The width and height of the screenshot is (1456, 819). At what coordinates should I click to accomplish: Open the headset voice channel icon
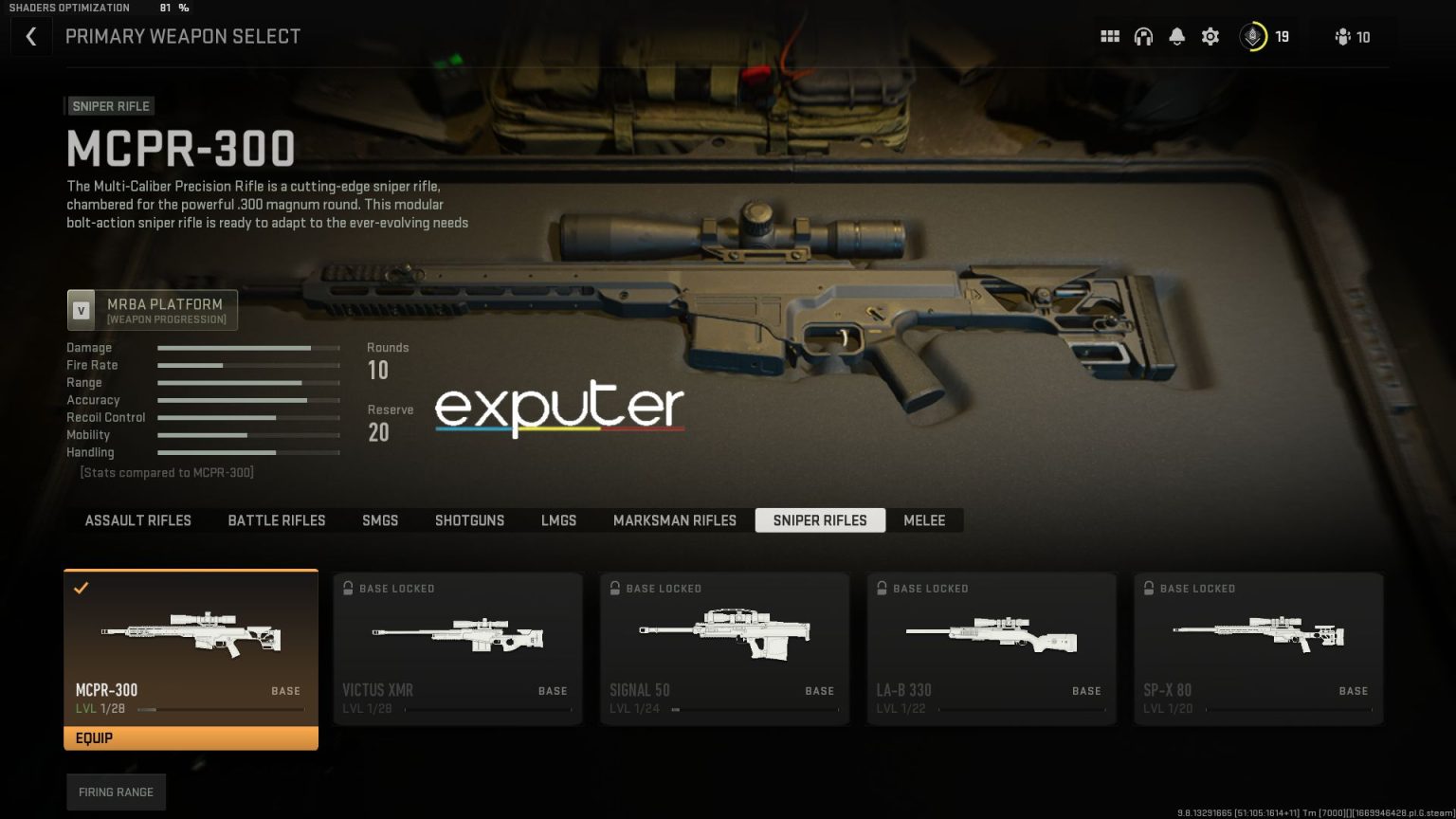tap(1143, 37)
